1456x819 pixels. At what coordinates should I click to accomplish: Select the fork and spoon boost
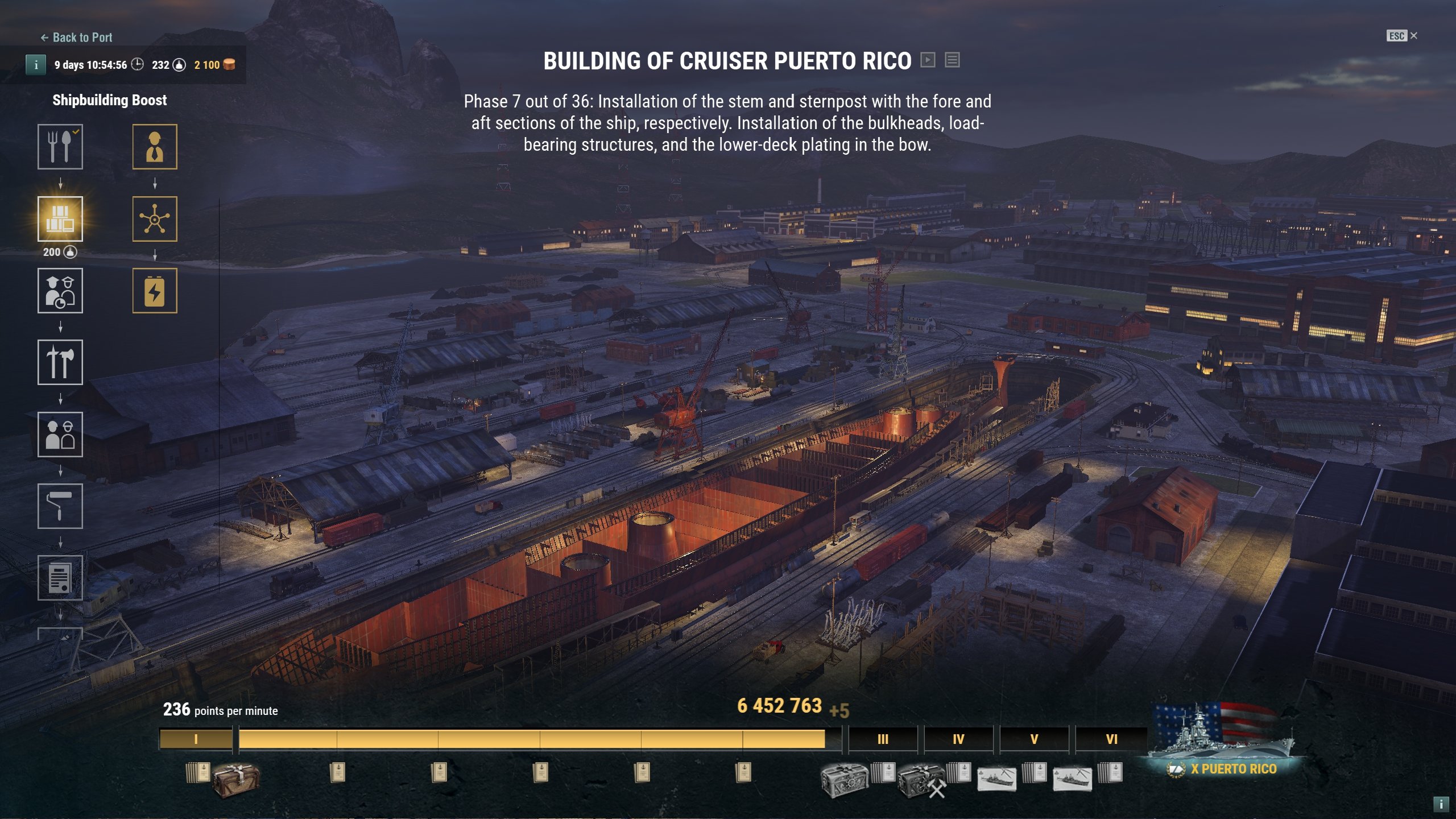[60, 147]
